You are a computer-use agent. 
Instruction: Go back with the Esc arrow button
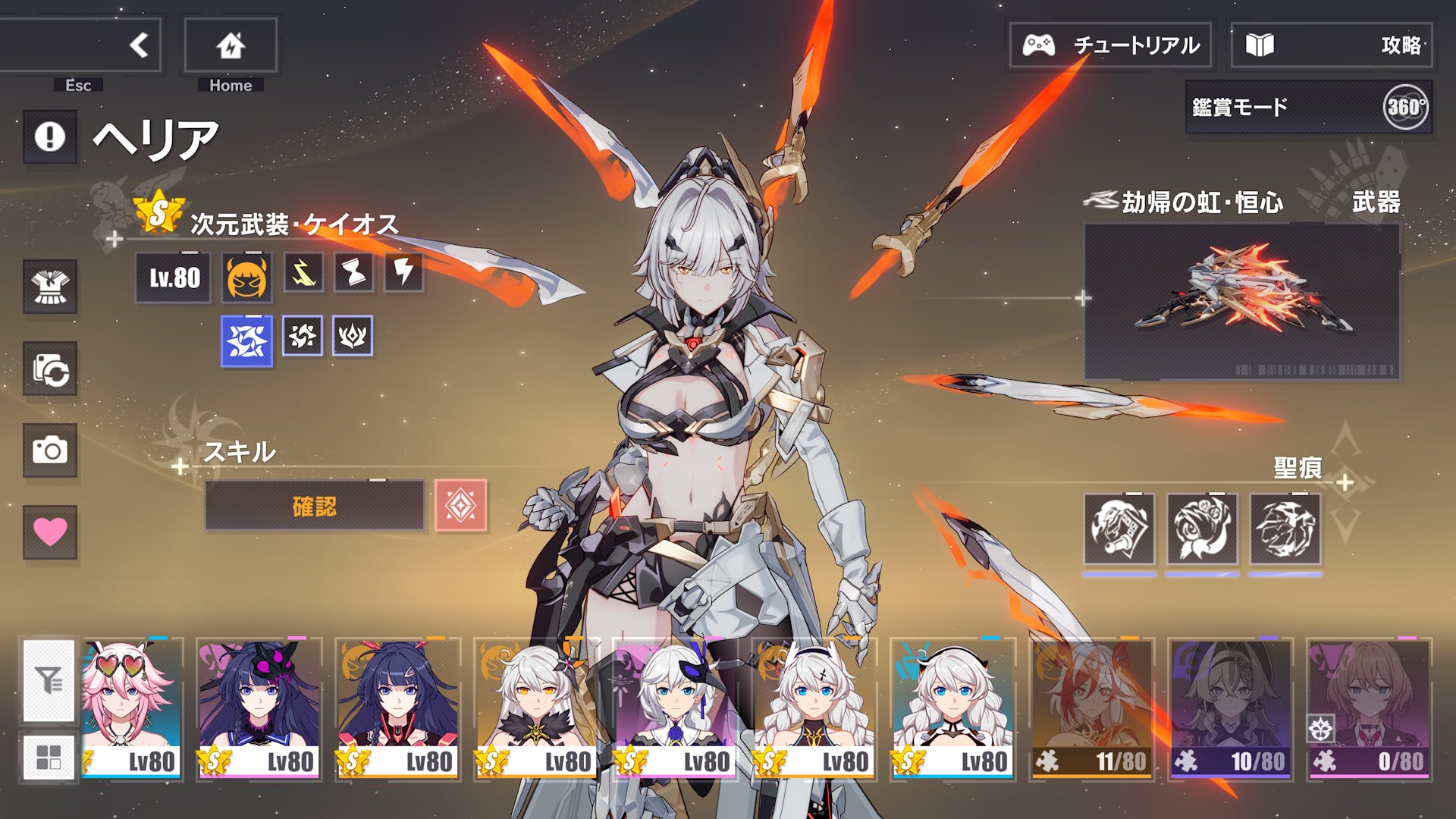[x=138, y=45]
